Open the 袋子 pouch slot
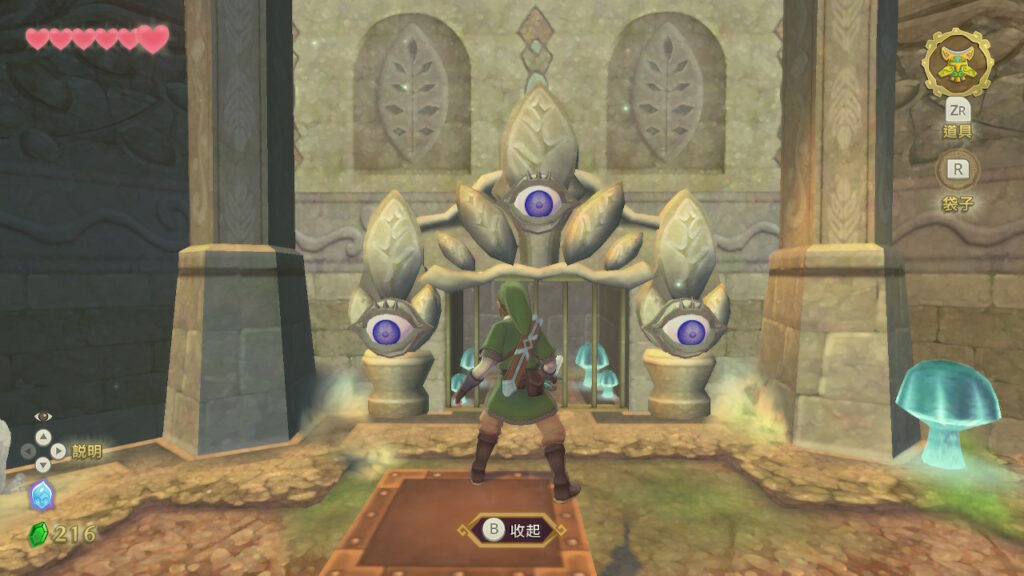 coord(957,170)
